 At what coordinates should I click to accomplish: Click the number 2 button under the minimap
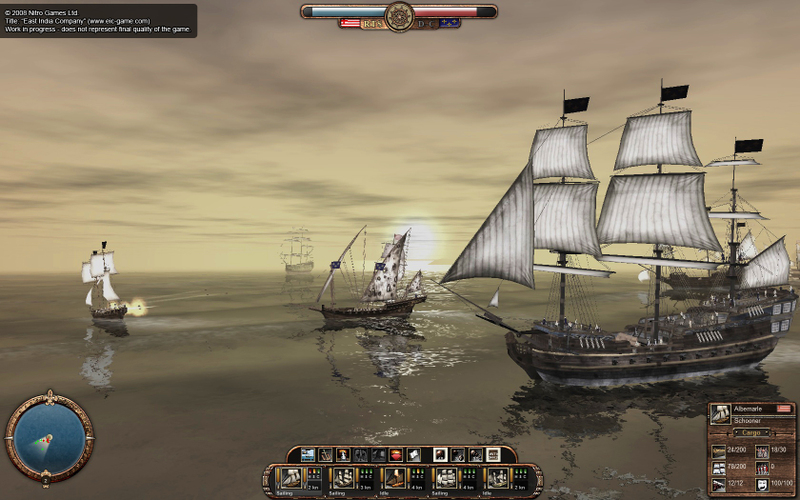(x=46, y=481)
